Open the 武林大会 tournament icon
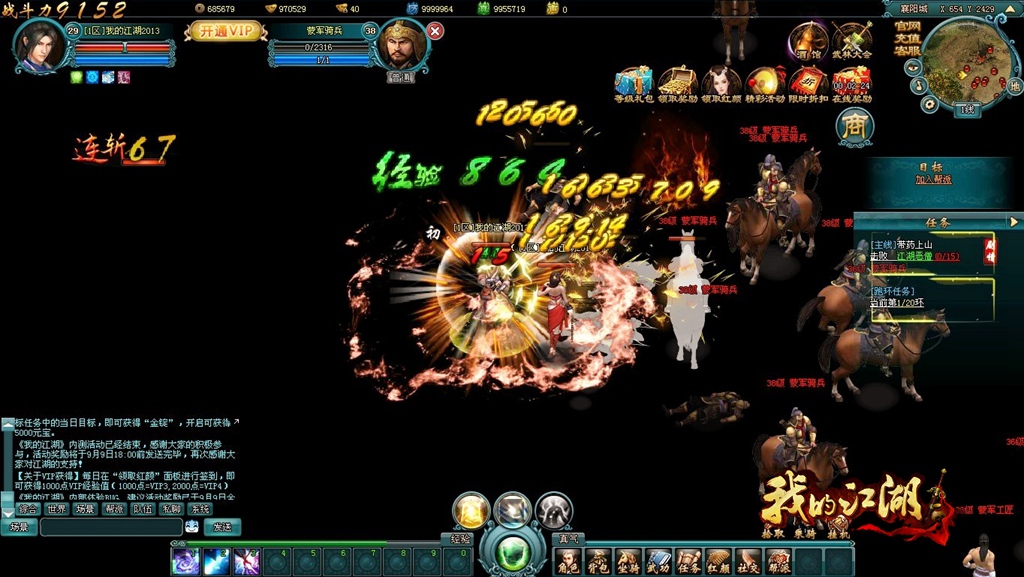This screenshot has width=1024, height=577. click(852, 41)
